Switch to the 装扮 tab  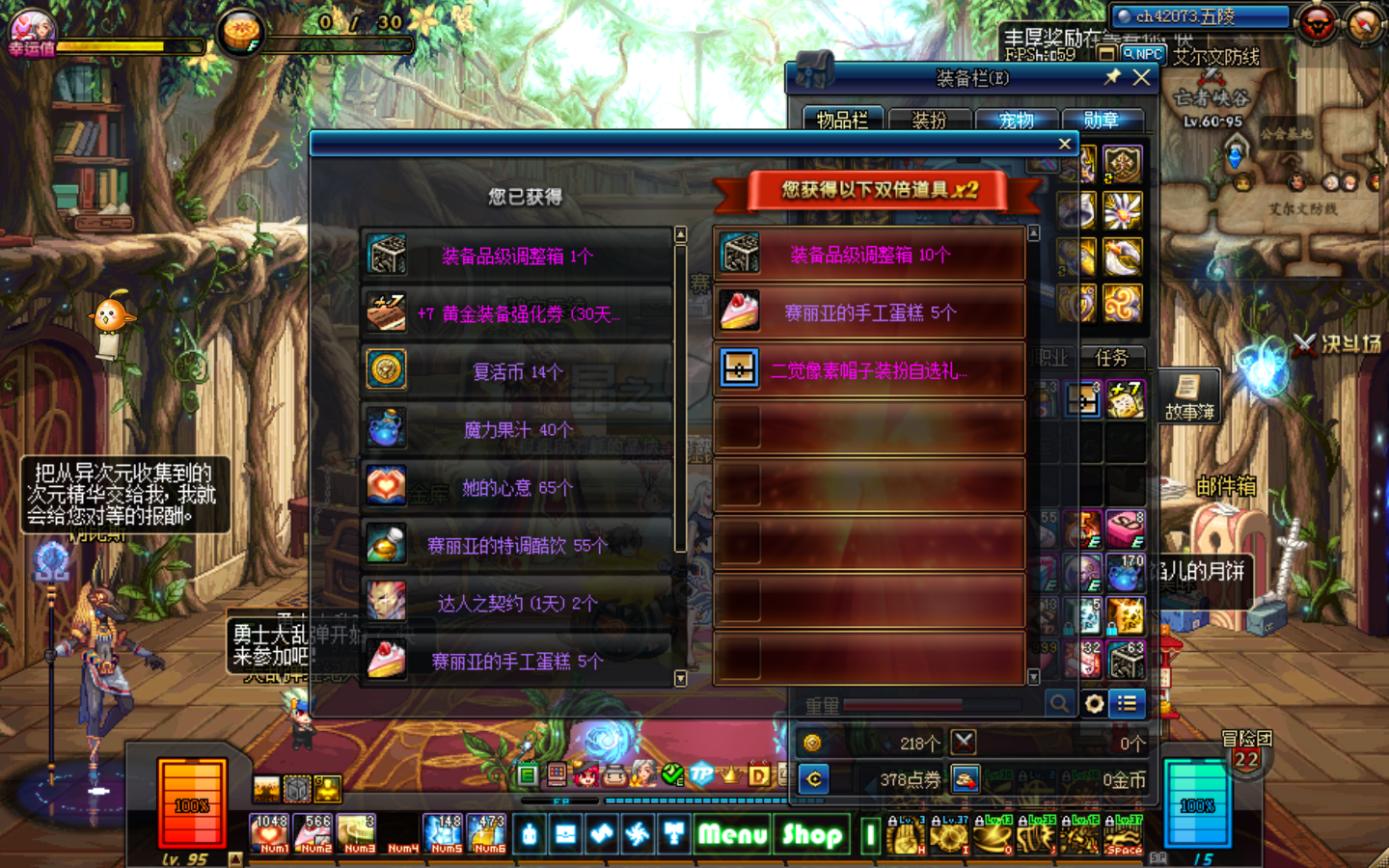click(x=929, y=120)
